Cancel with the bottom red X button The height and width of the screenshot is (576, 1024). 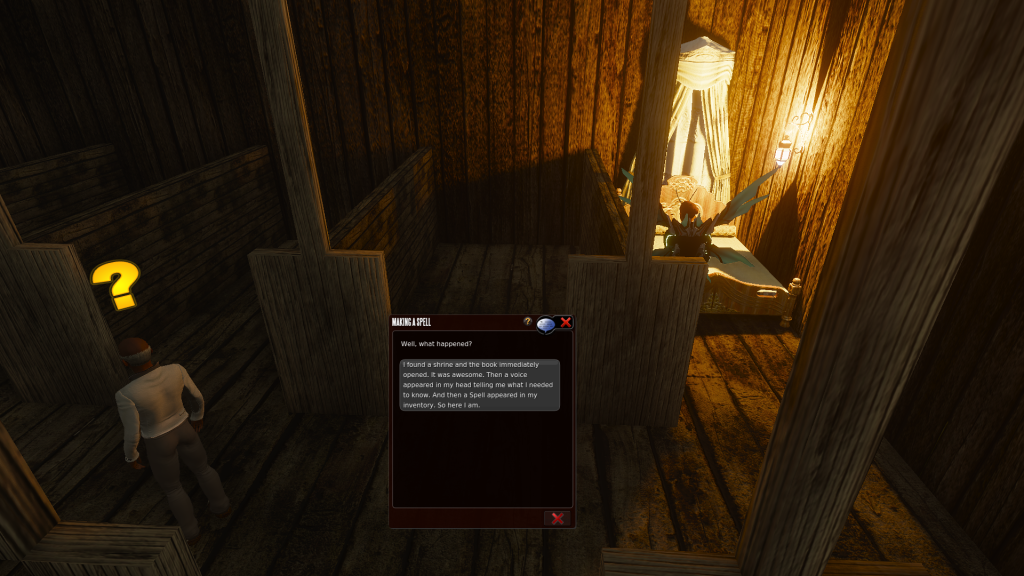tap(557, 518)
